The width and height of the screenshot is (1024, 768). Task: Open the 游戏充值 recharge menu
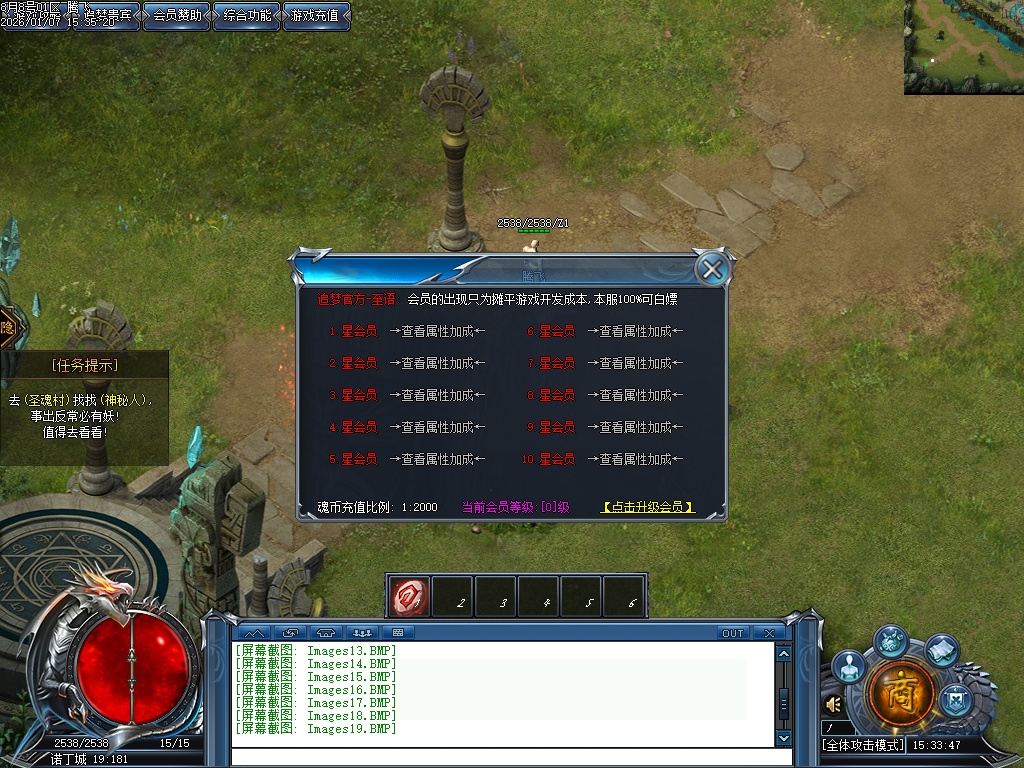[317, 16]
